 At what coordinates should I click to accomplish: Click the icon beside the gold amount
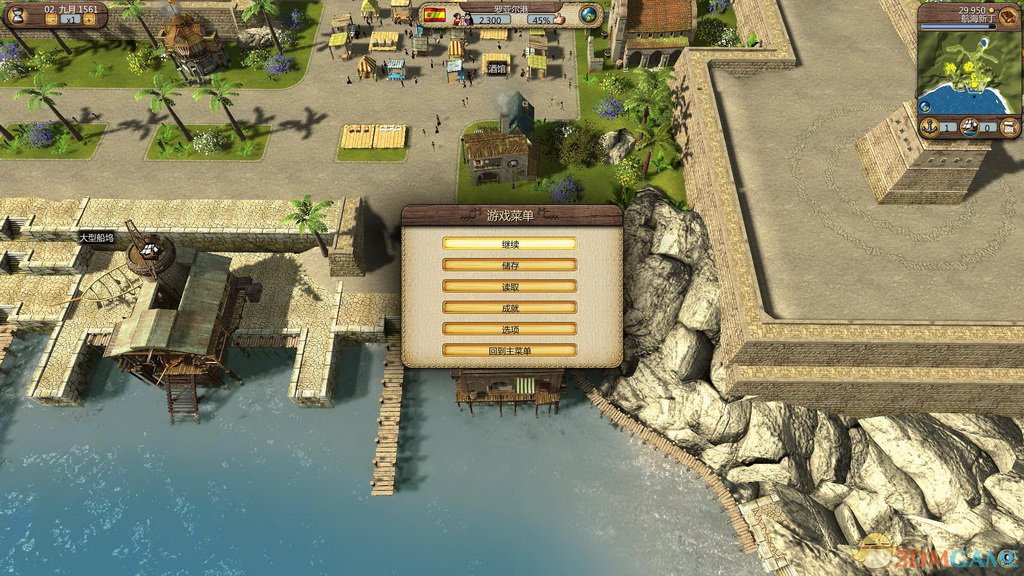click(x=1005, y=15)
